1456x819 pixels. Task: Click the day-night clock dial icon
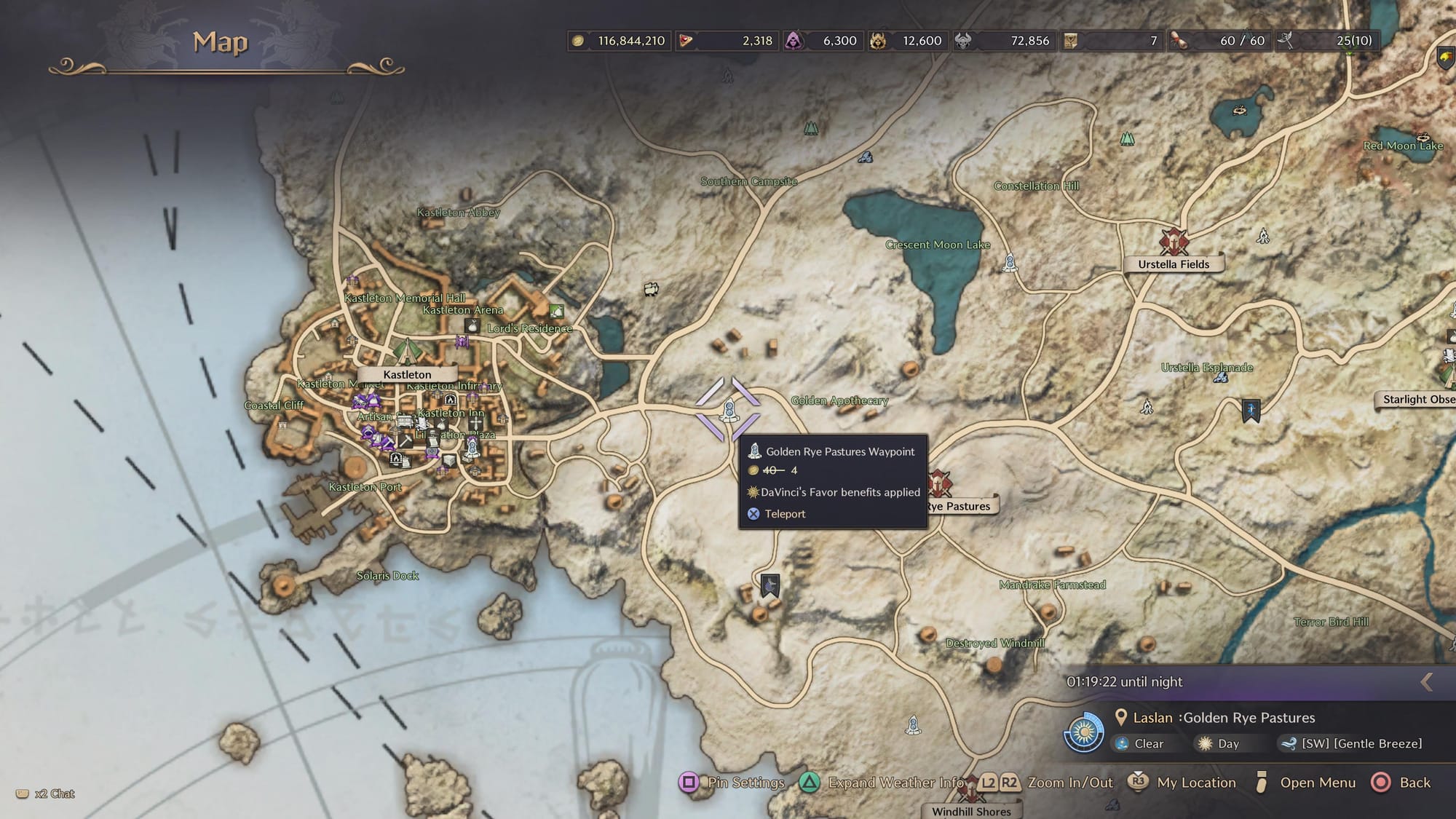pos(1084,732)
